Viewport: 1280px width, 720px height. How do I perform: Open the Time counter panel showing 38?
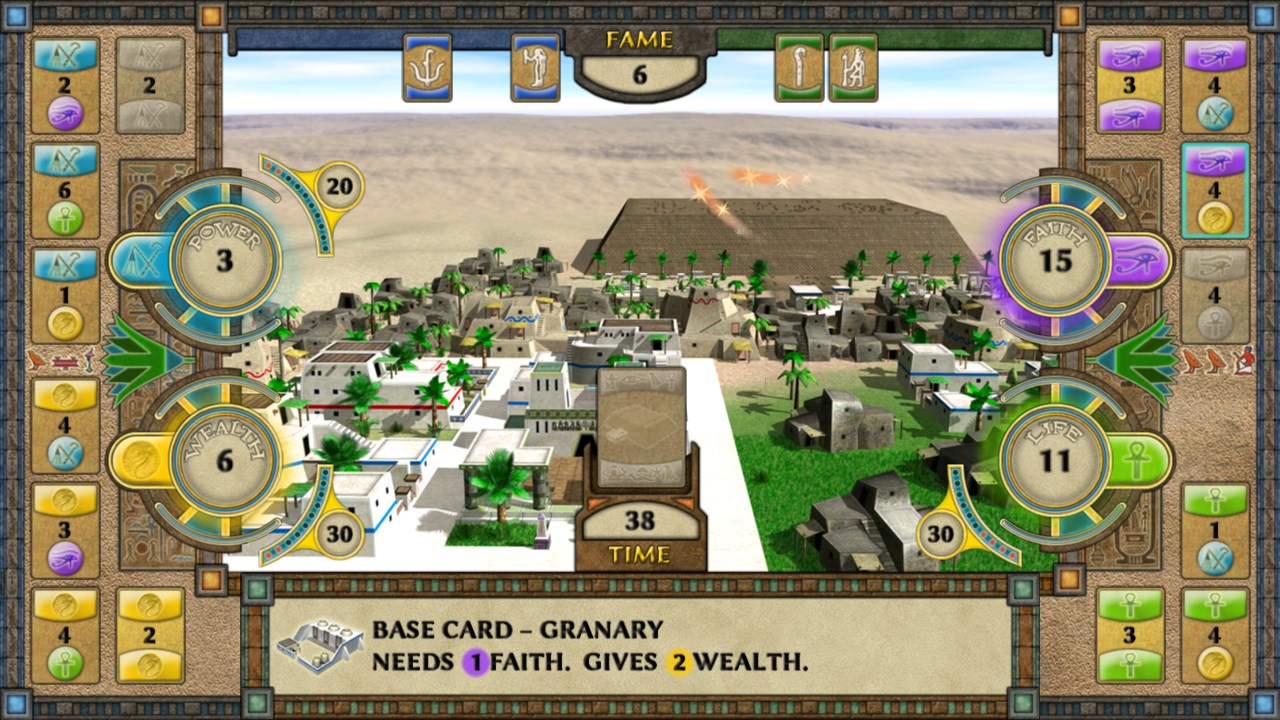tap(640, 521)
